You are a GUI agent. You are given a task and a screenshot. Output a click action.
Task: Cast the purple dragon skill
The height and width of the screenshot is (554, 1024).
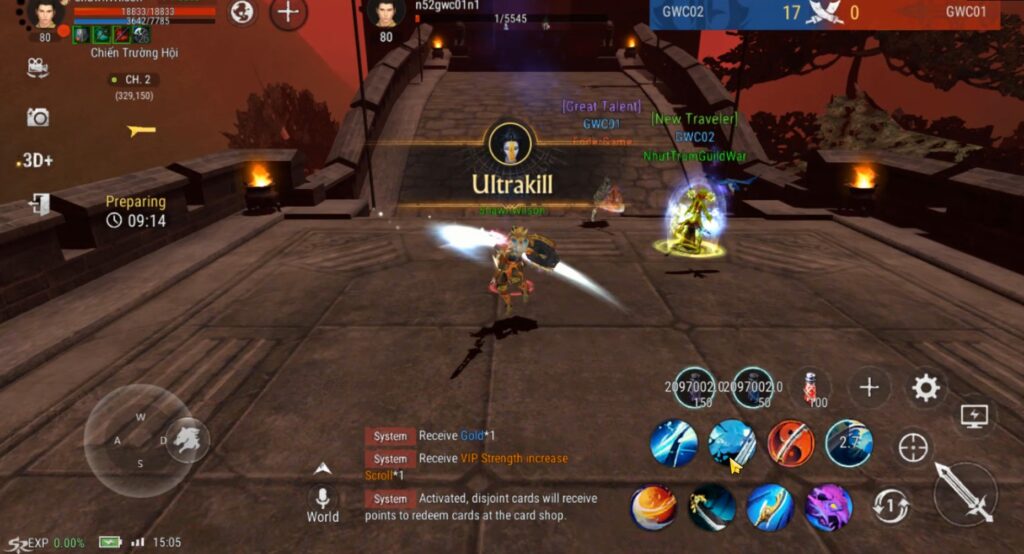(828, 507)
